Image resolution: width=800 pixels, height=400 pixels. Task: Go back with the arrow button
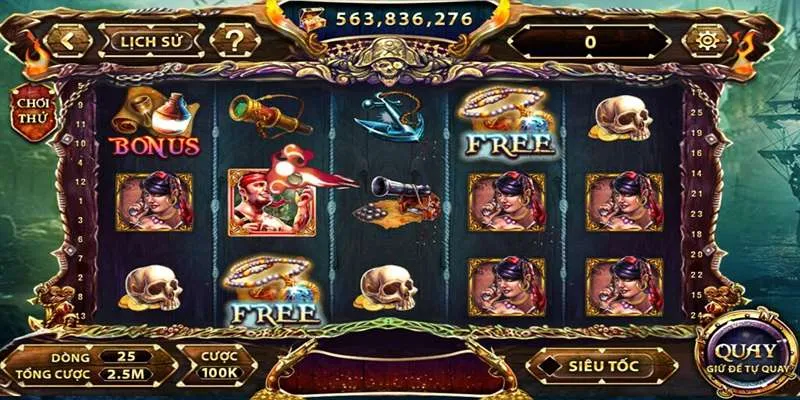click(x=69, y=41)
